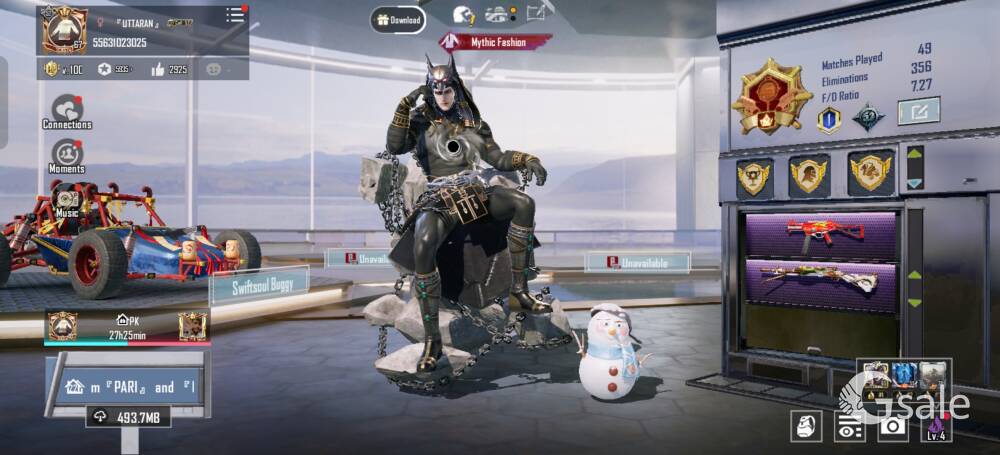1000x455 pixels.
Task: Open the PK home timer panel
Action: [126, 326]
